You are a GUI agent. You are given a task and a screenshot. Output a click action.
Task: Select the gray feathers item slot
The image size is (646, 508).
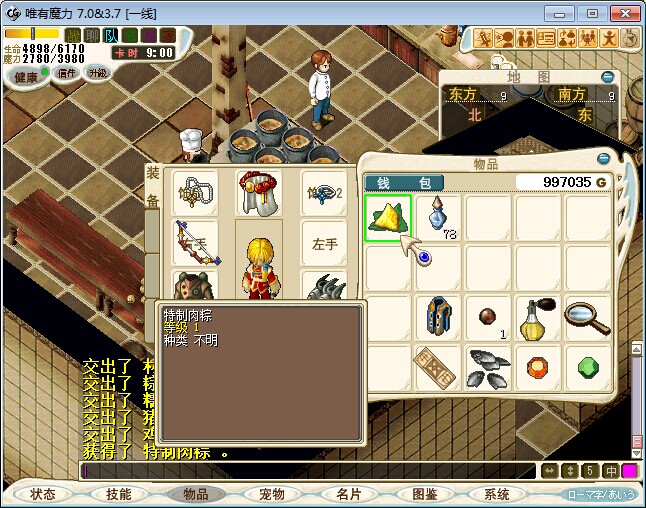click(x=488, y=367)
